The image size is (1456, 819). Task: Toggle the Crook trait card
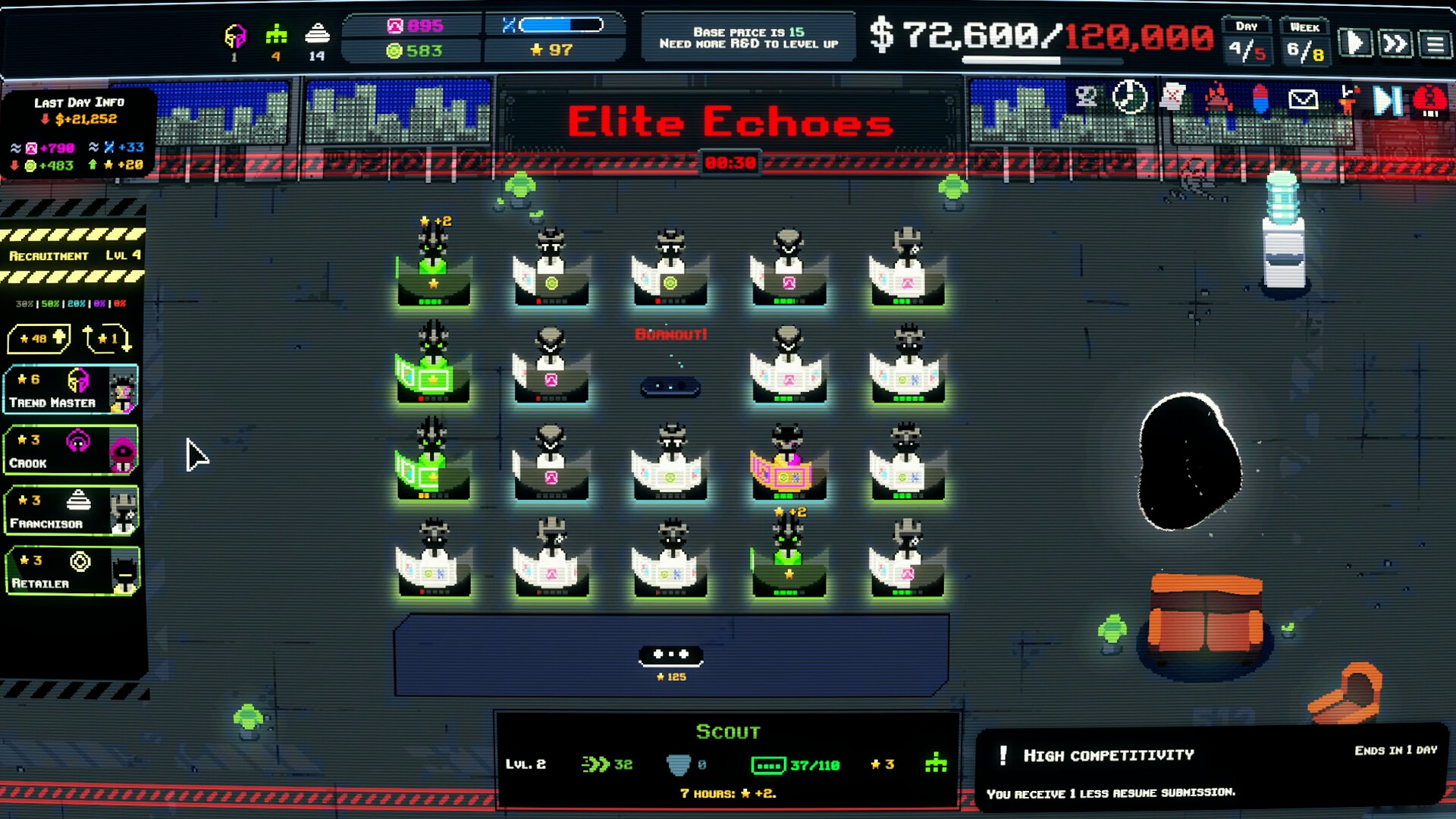(x=71, y=451)
